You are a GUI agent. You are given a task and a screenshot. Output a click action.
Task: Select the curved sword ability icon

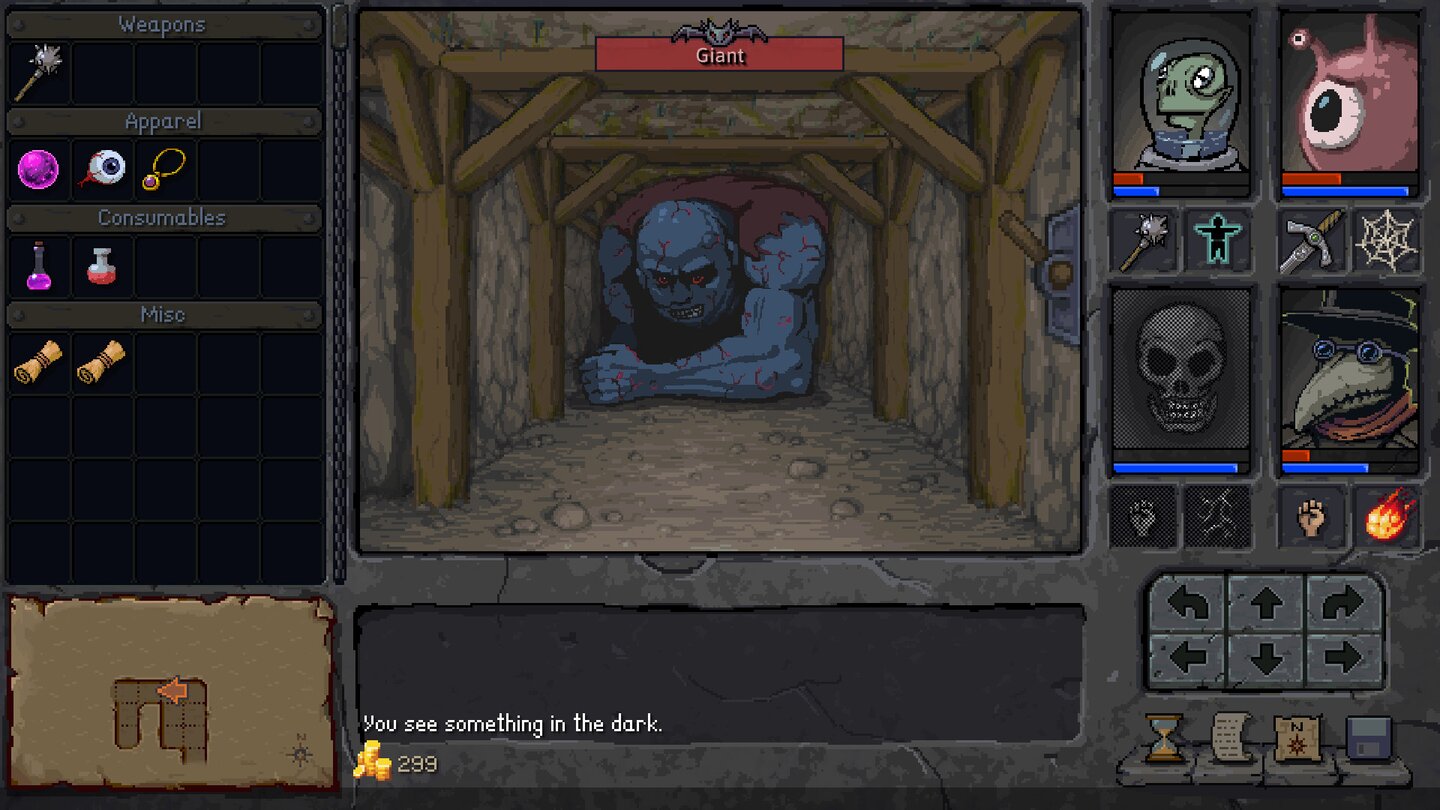[1313, 240]
